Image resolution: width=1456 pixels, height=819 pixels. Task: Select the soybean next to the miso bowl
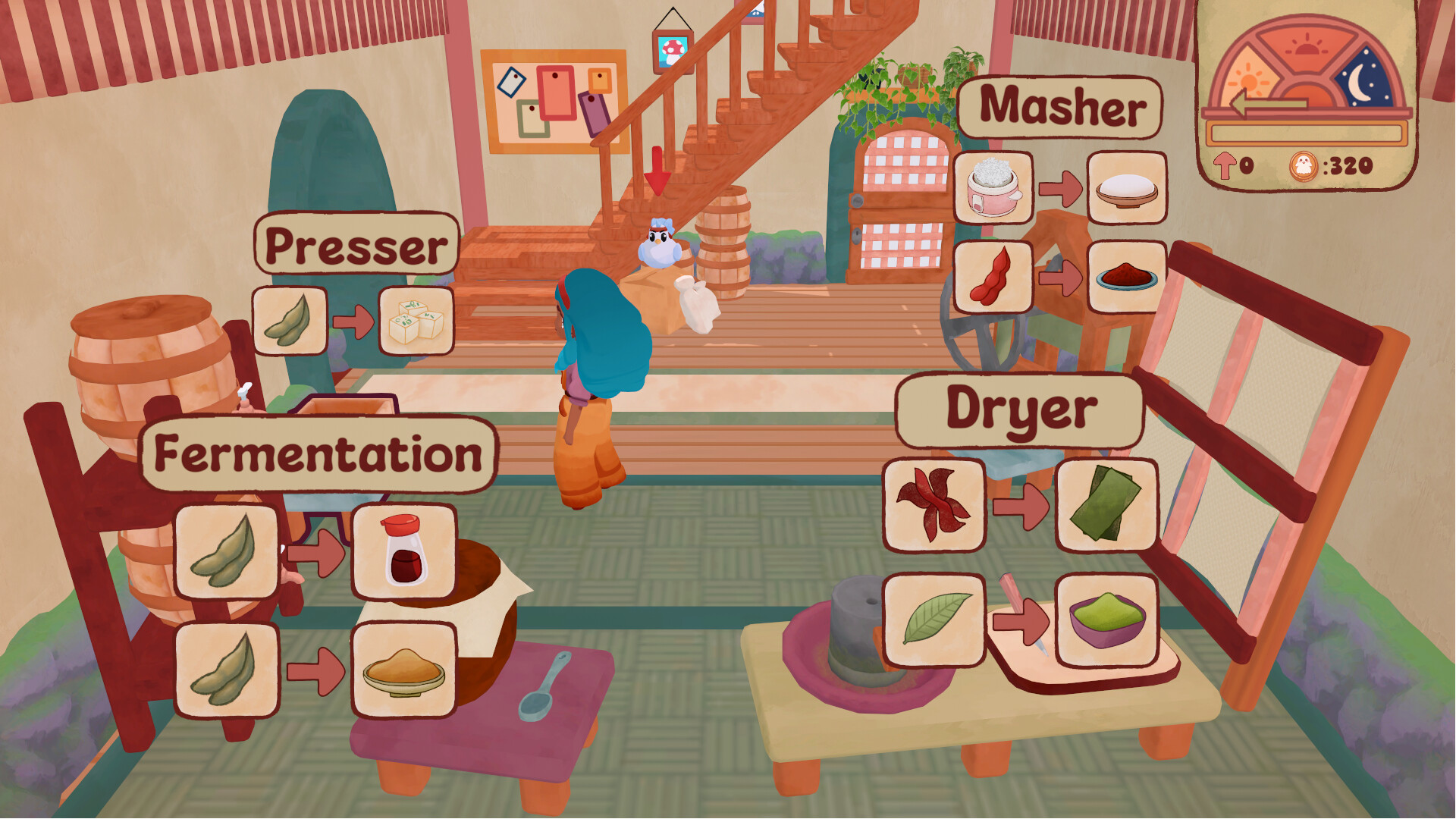(x=226, y=670)
